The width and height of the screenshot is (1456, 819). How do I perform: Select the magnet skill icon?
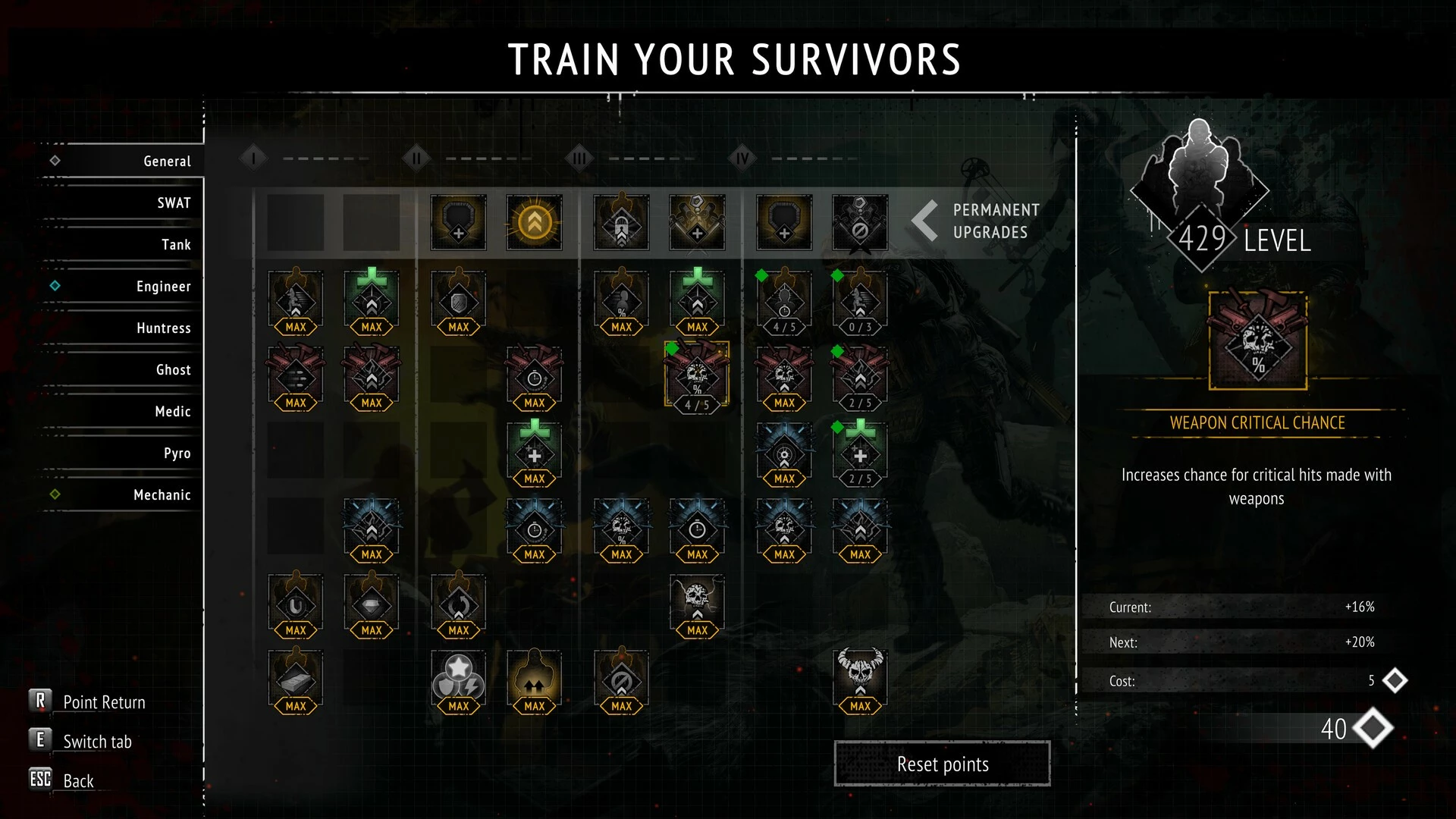pos(296,604)
